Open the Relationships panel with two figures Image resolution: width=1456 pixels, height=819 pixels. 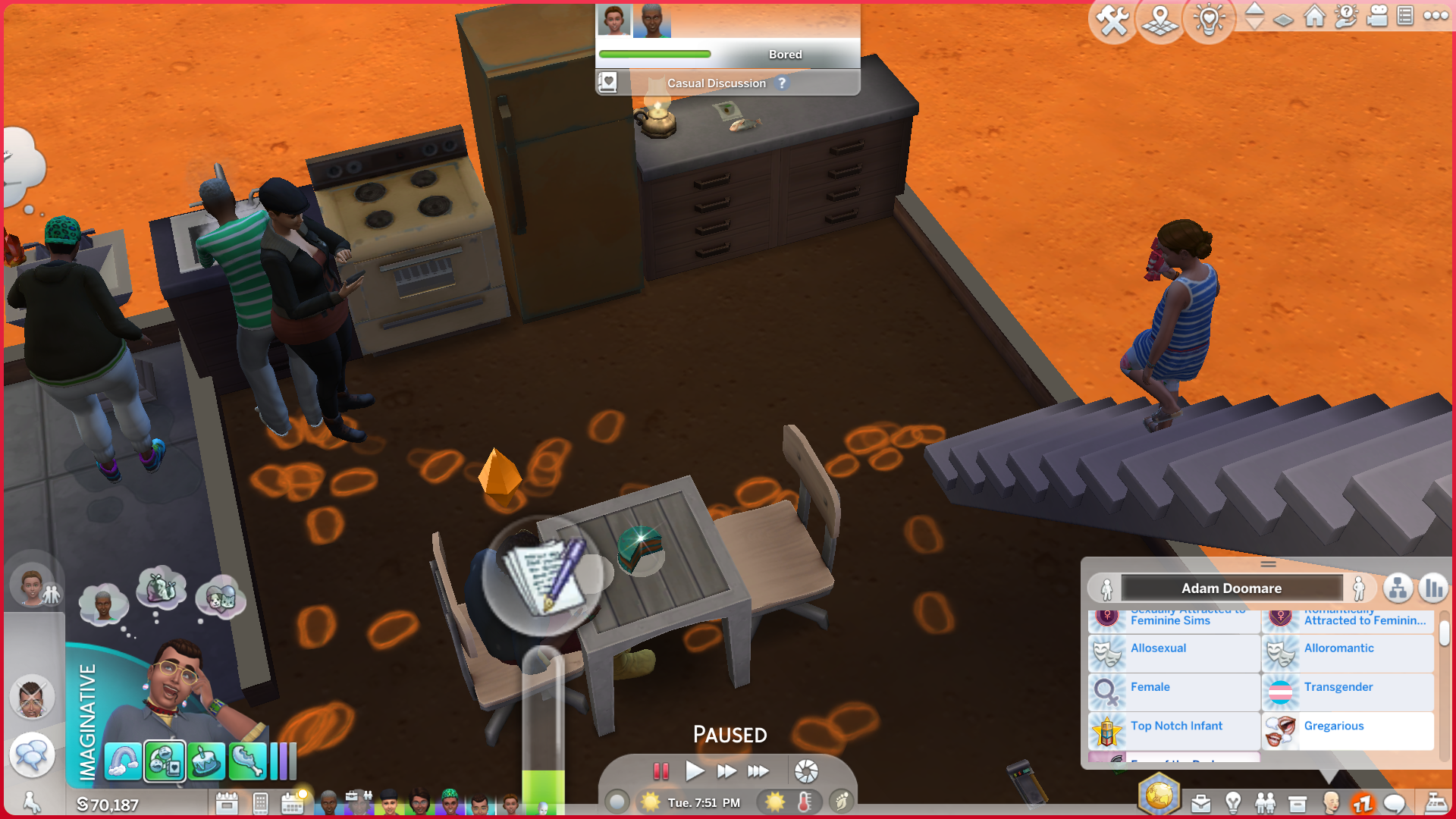point(1265,802)
